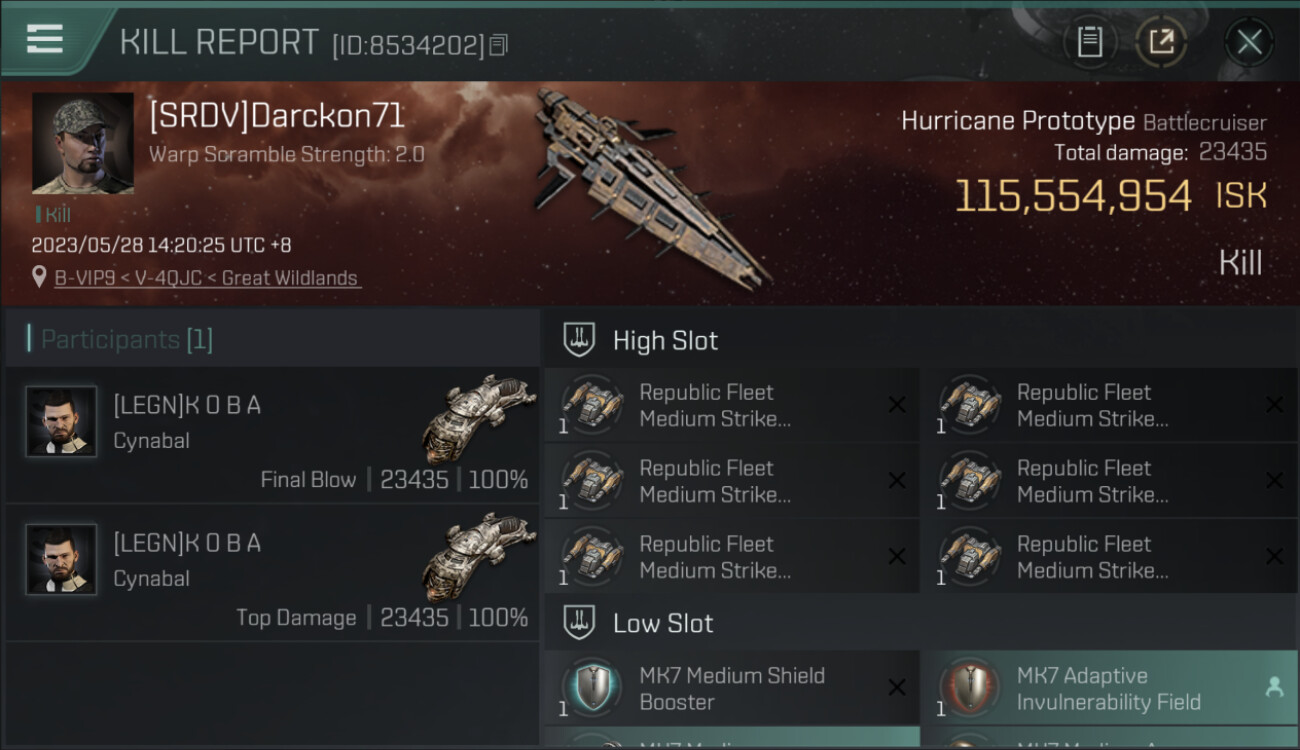Share the kill report

coord(1161,42)
